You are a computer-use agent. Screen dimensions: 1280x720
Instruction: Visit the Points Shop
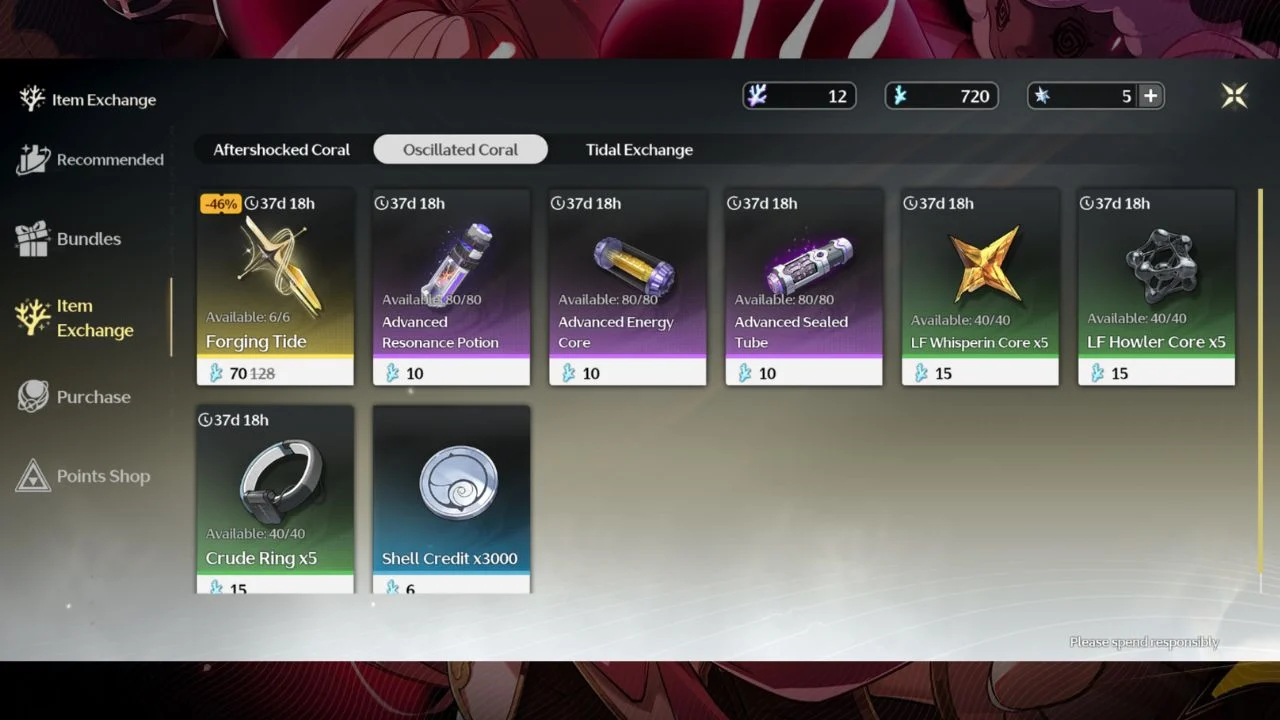(x=84, y=476)
